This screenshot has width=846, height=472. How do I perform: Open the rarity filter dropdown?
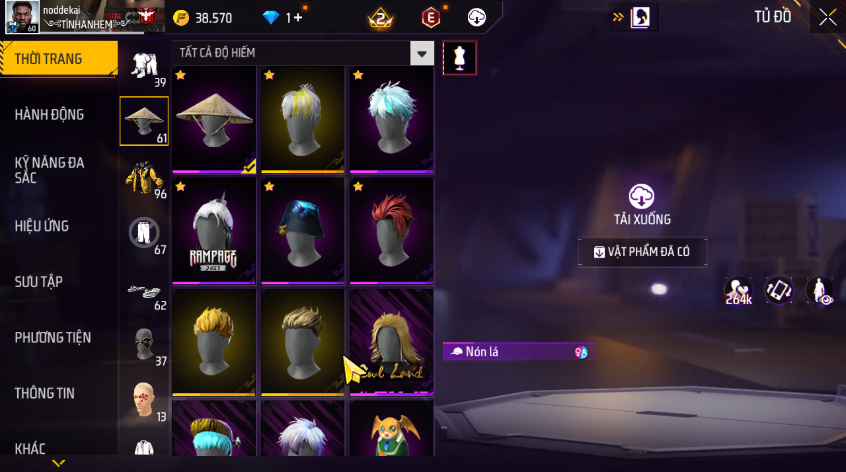coord(423,54)
